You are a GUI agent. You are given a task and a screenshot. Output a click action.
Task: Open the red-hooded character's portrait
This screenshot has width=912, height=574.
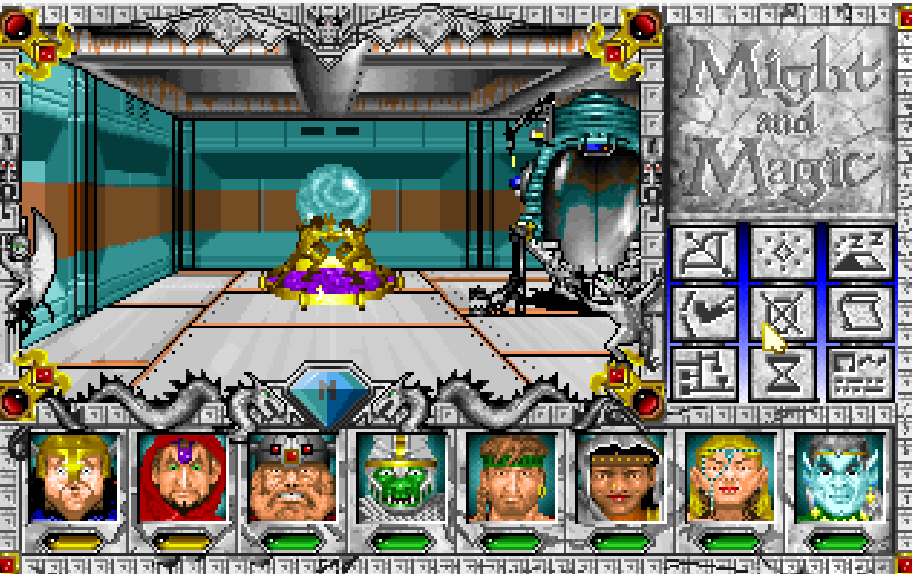point(183,477)
